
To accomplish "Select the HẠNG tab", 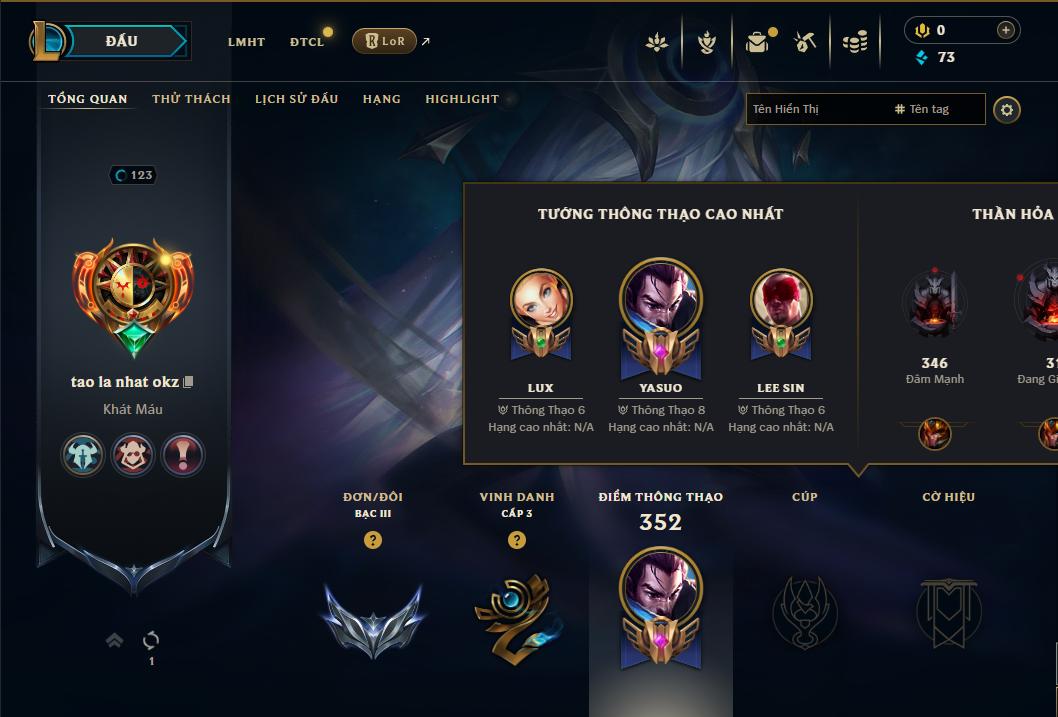I will pyautogui.click(x=381, y=99).
